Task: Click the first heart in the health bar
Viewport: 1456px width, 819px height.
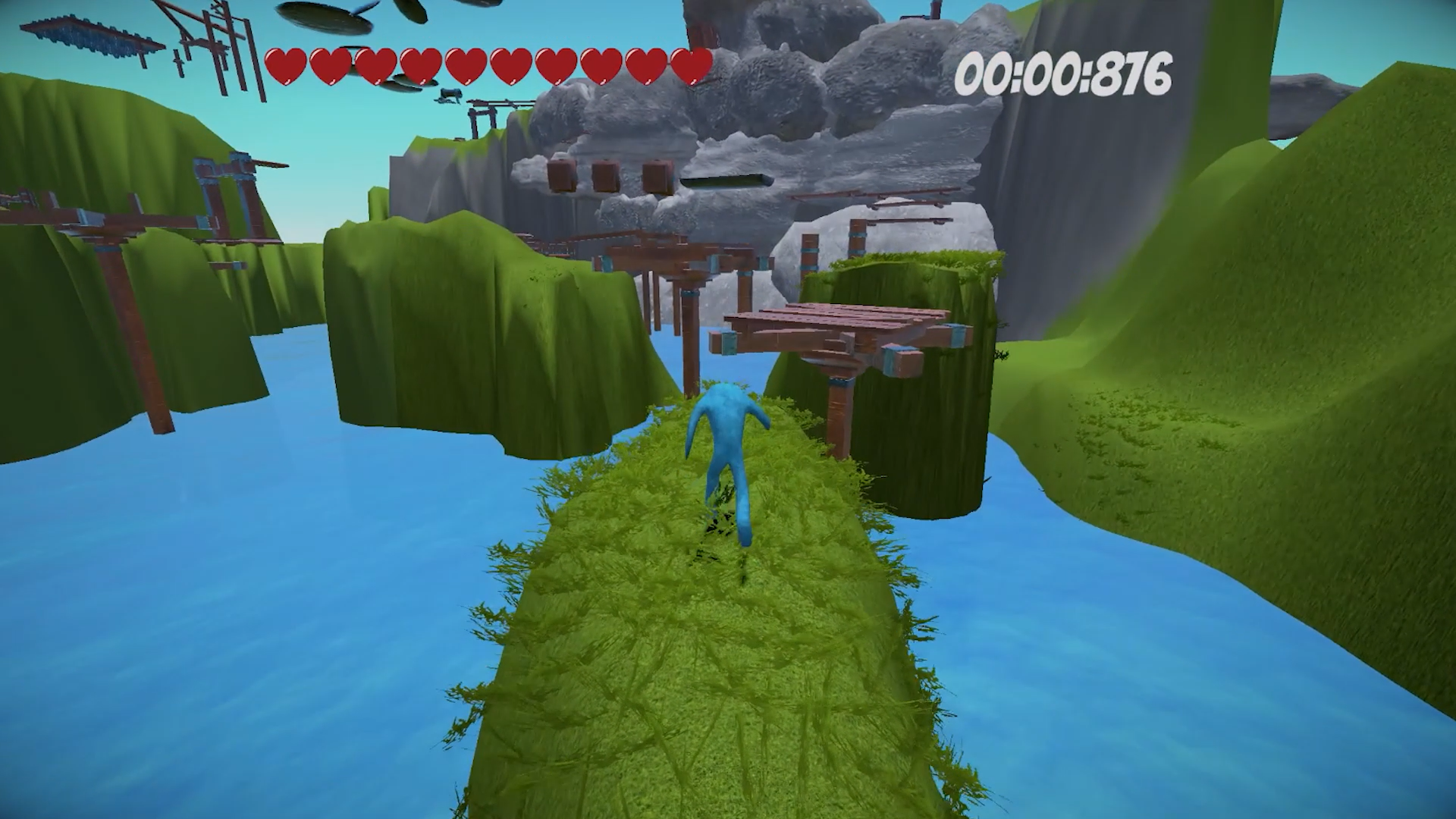Action: (287, 67)
